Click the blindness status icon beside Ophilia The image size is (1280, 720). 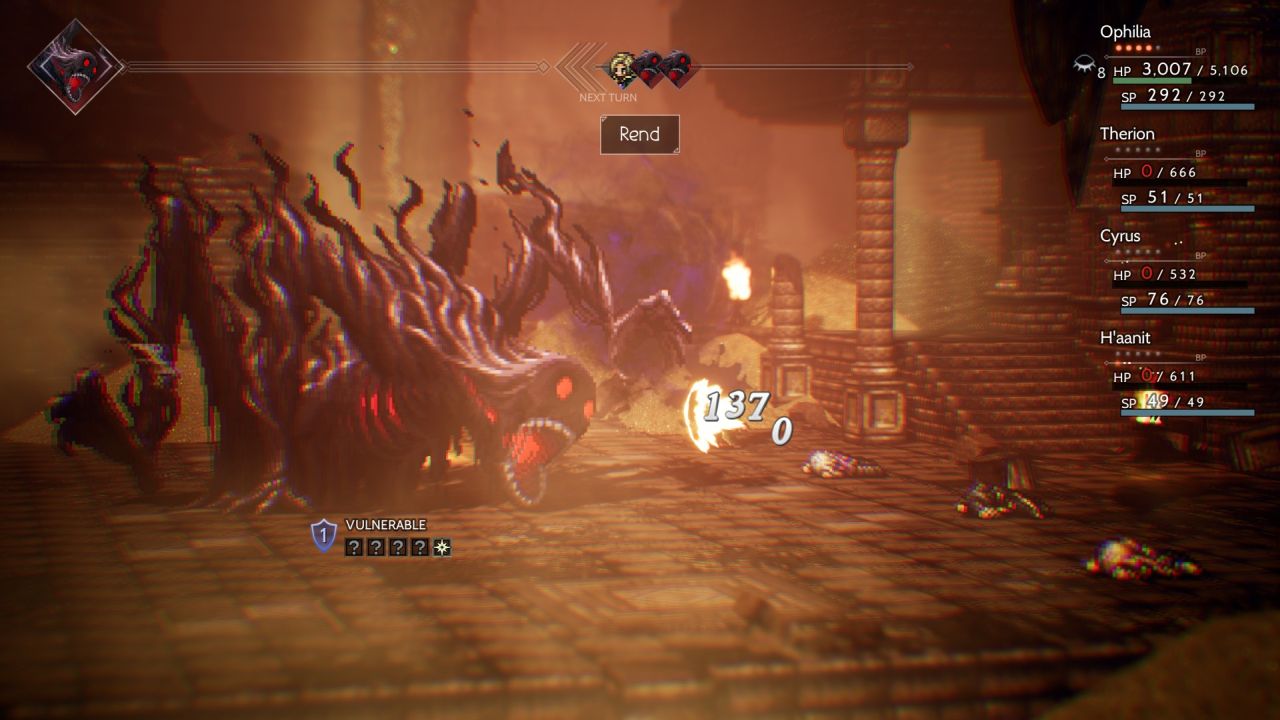[1083, 66]
